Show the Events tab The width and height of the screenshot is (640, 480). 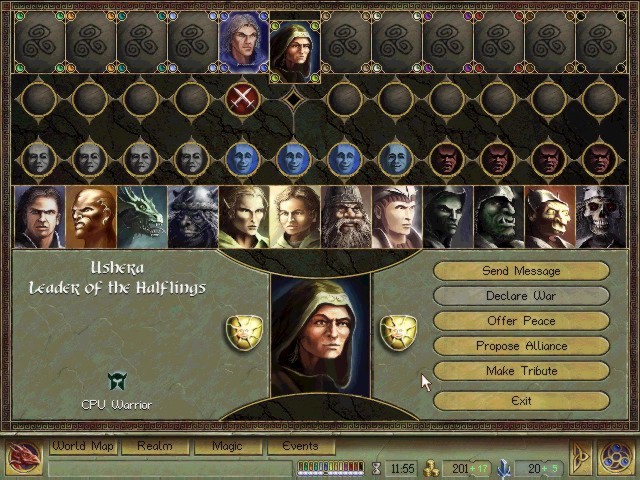click(x=299, y=446)
